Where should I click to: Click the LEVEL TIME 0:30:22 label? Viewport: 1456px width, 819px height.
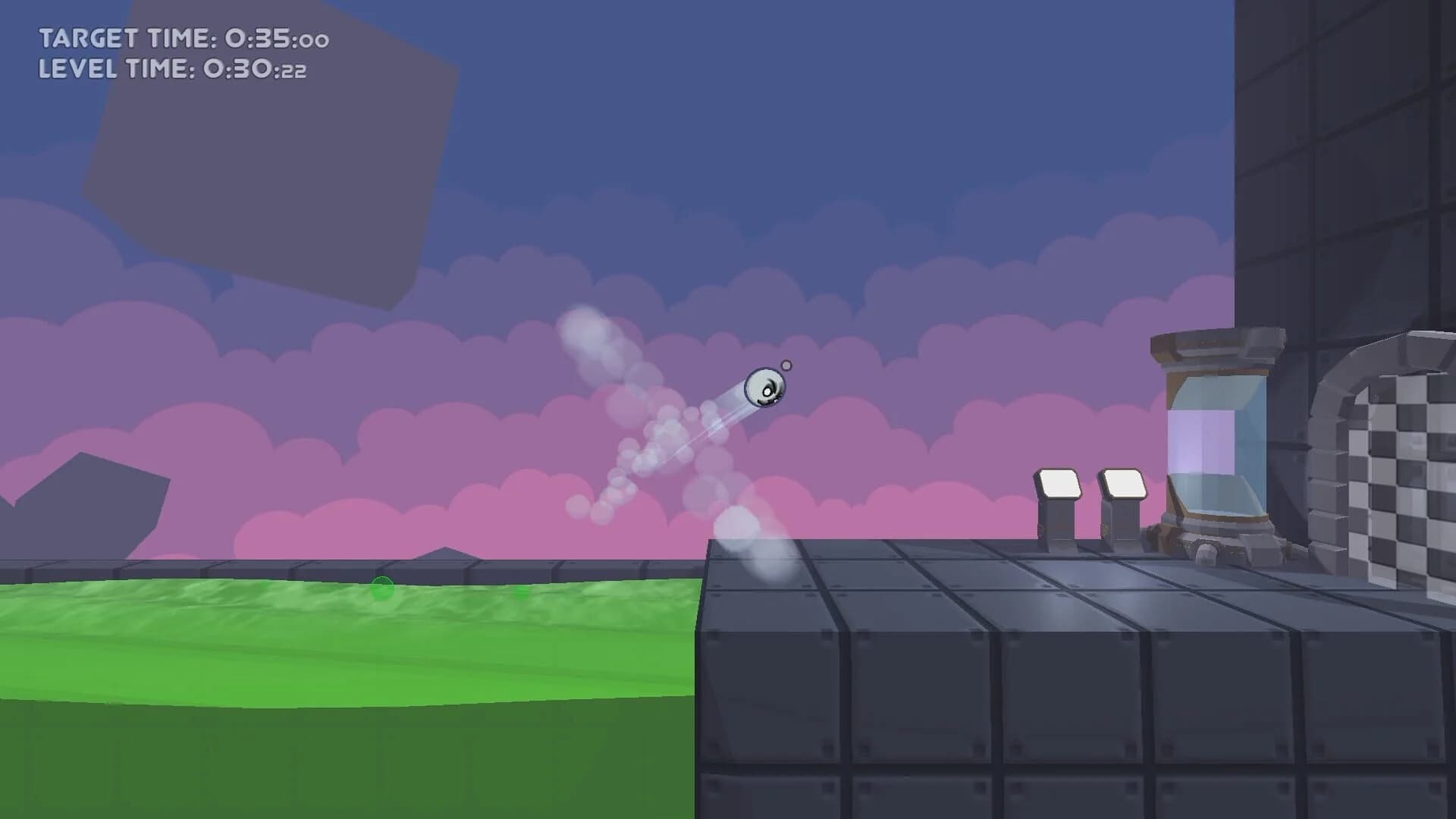(174, 72)
